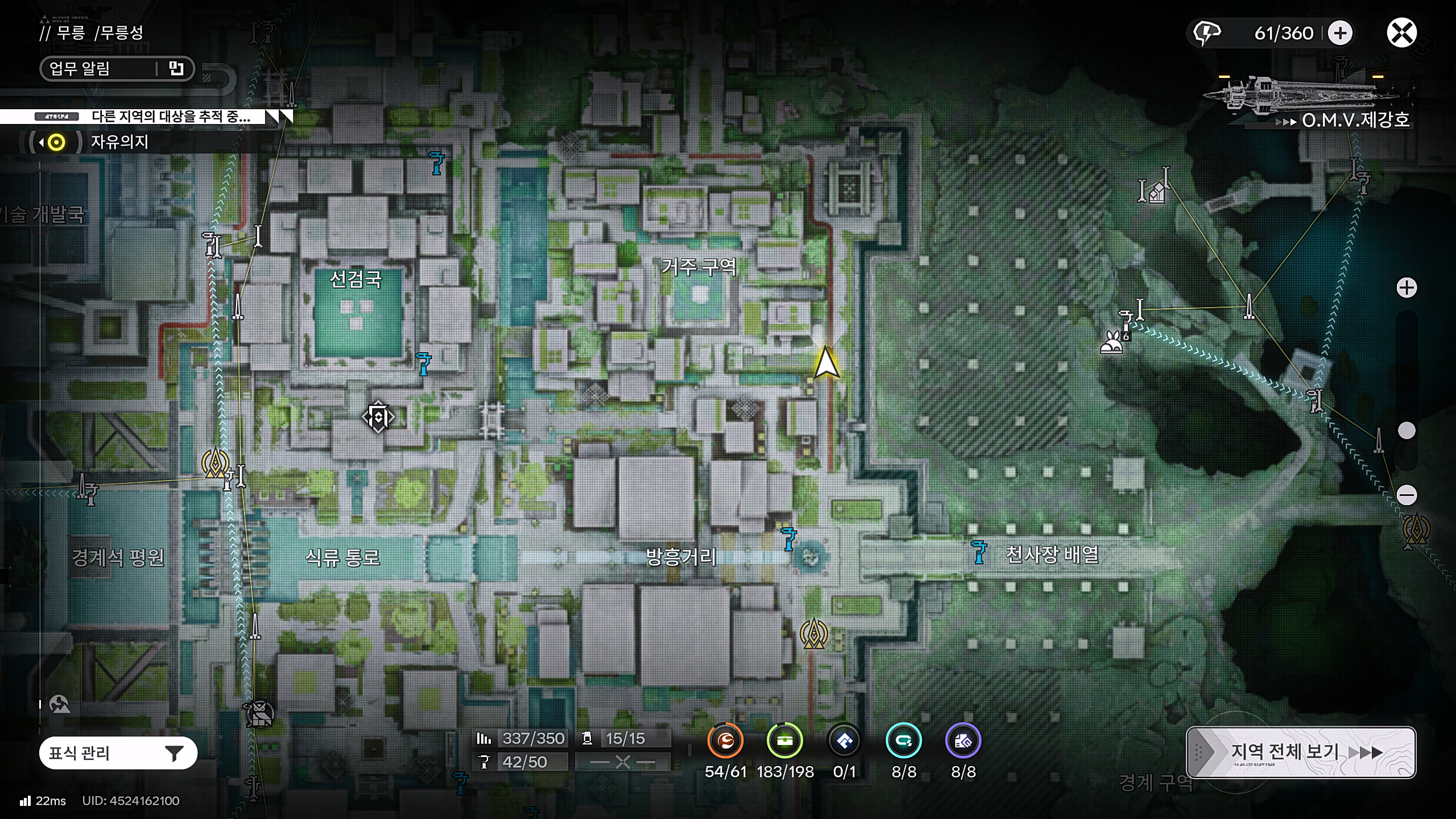1456x819 pixels.
Task: Select the green chest 183/198 icon
Action: (785, 741)
